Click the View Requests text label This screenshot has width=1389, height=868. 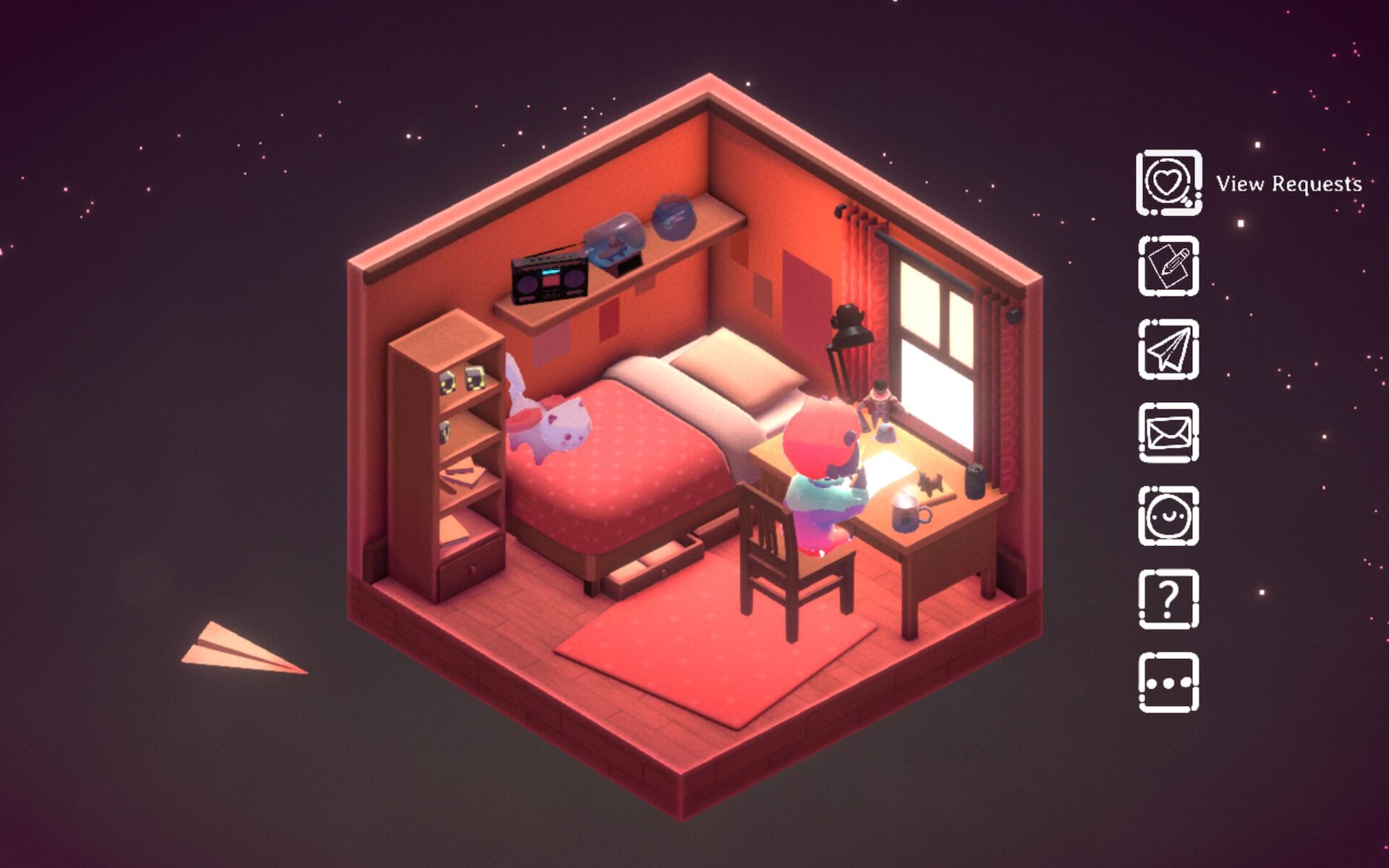1289,185
